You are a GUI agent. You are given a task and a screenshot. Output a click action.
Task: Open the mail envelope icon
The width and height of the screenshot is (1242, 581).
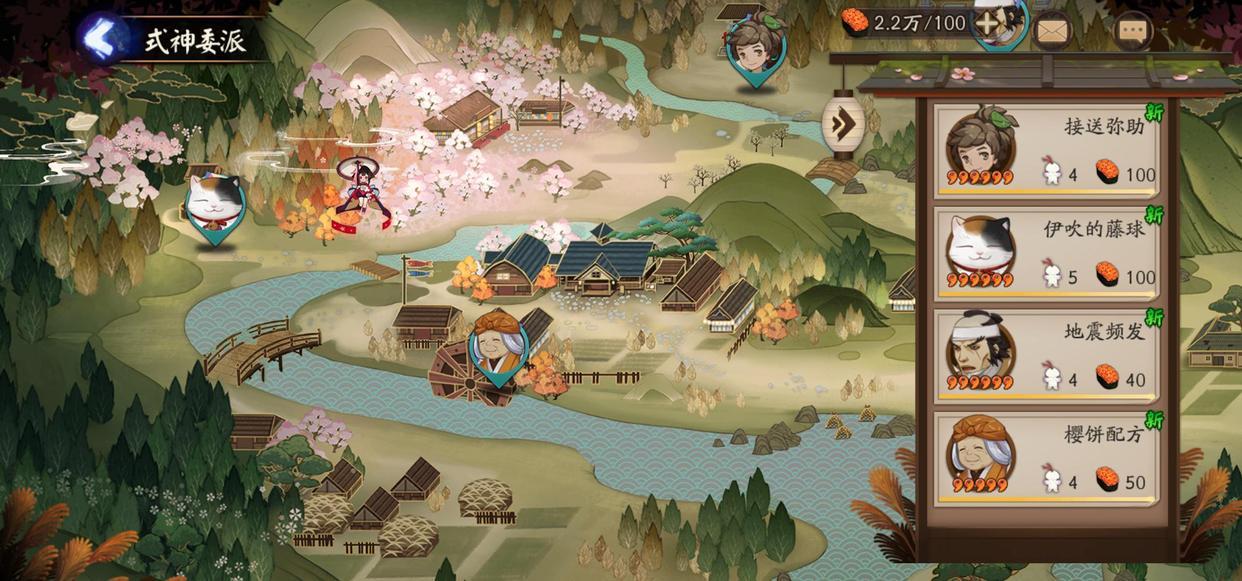(1051, 30)
